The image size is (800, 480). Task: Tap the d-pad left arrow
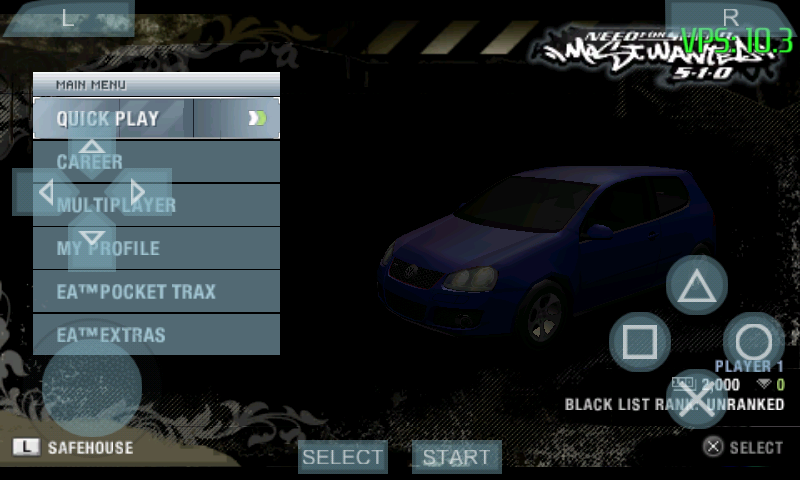(x=44, y=192)
